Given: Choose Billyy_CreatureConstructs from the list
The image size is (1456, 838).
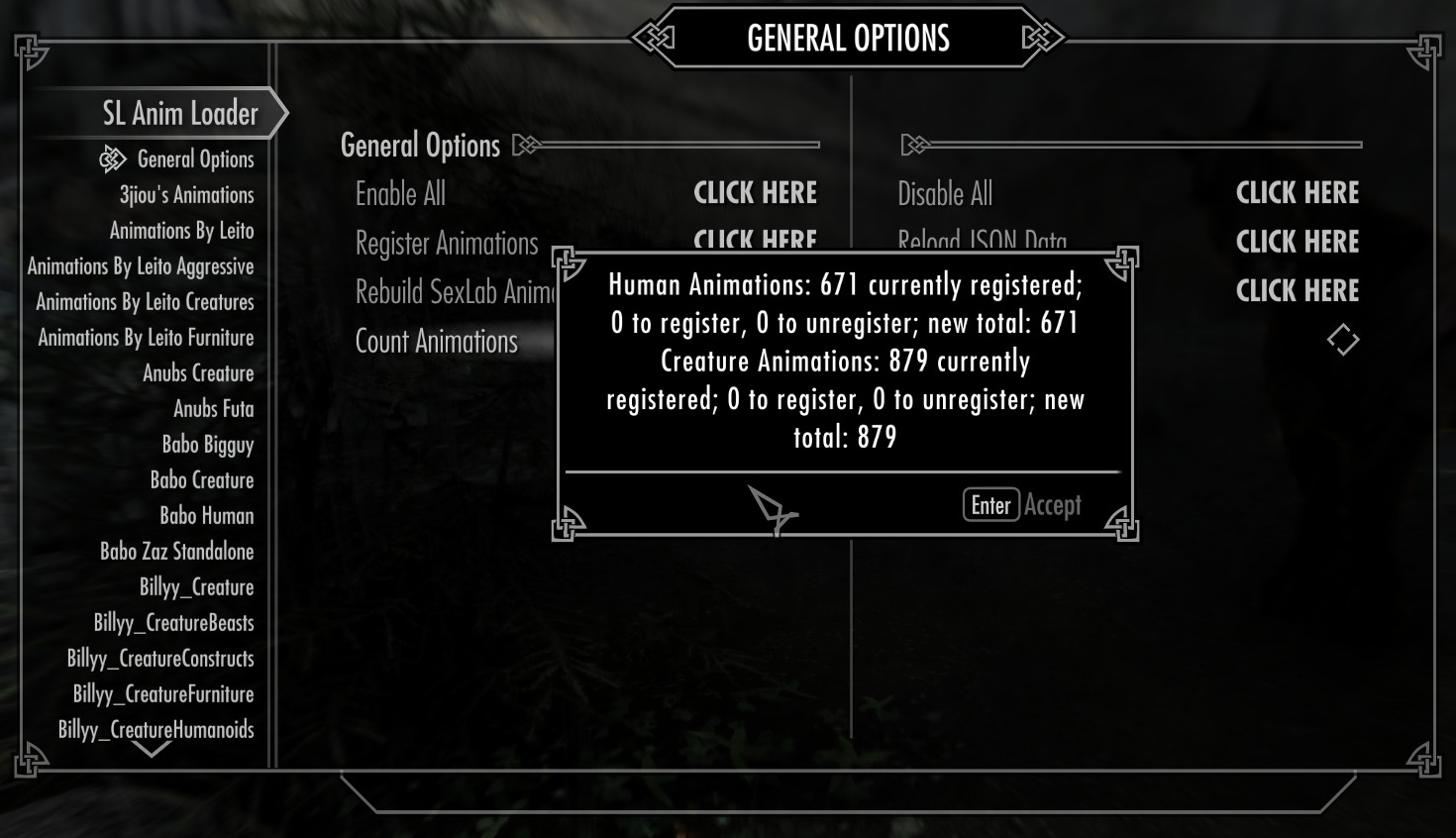Looking at the screenshot, I should [x=160, y=659].
